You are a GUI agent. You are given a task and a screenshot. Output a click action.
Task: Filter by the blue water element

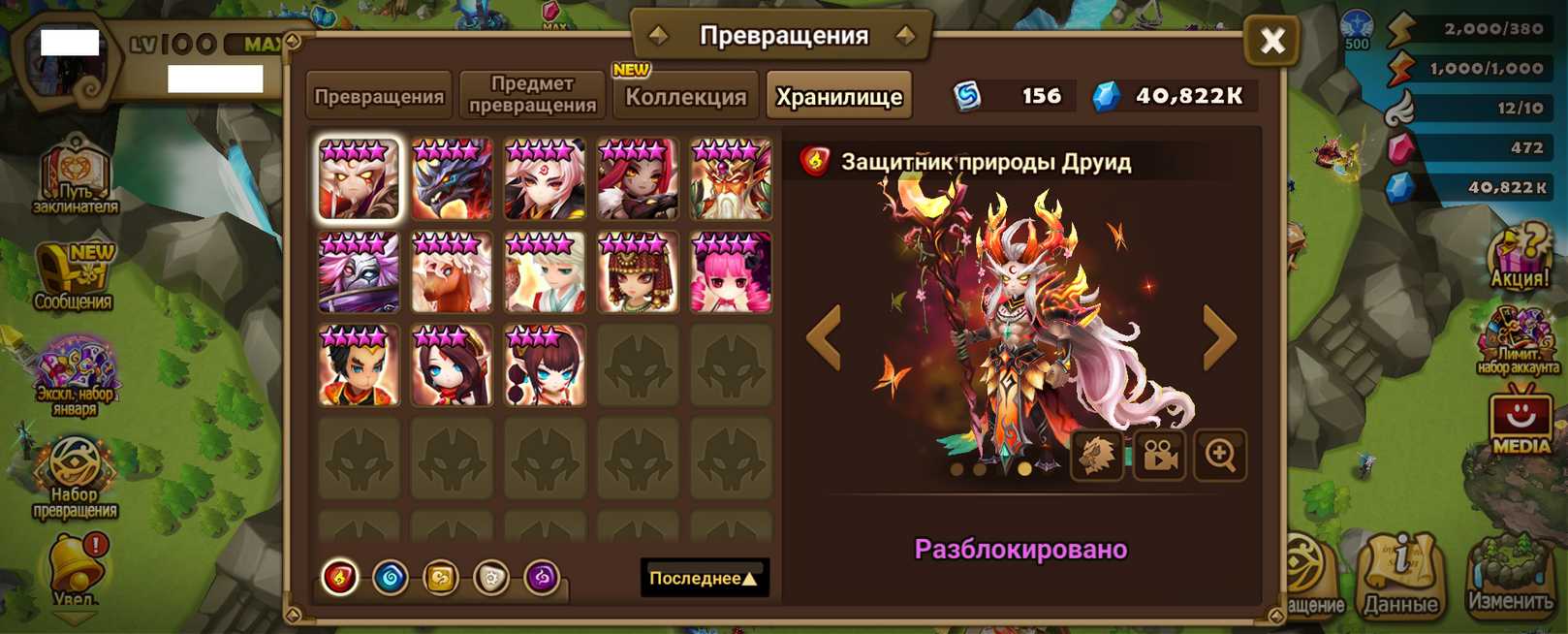click(391, 578)
